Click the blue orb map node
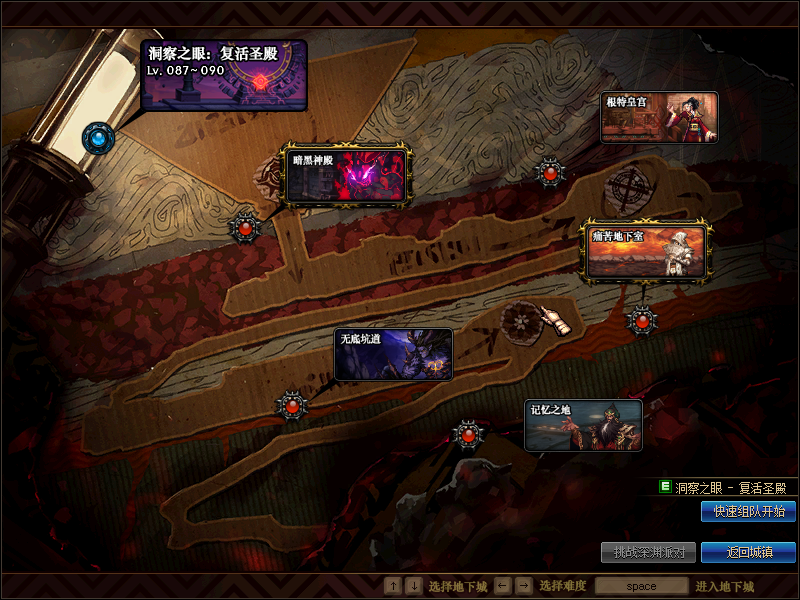800x600 pixels. [x=98, y=138]
